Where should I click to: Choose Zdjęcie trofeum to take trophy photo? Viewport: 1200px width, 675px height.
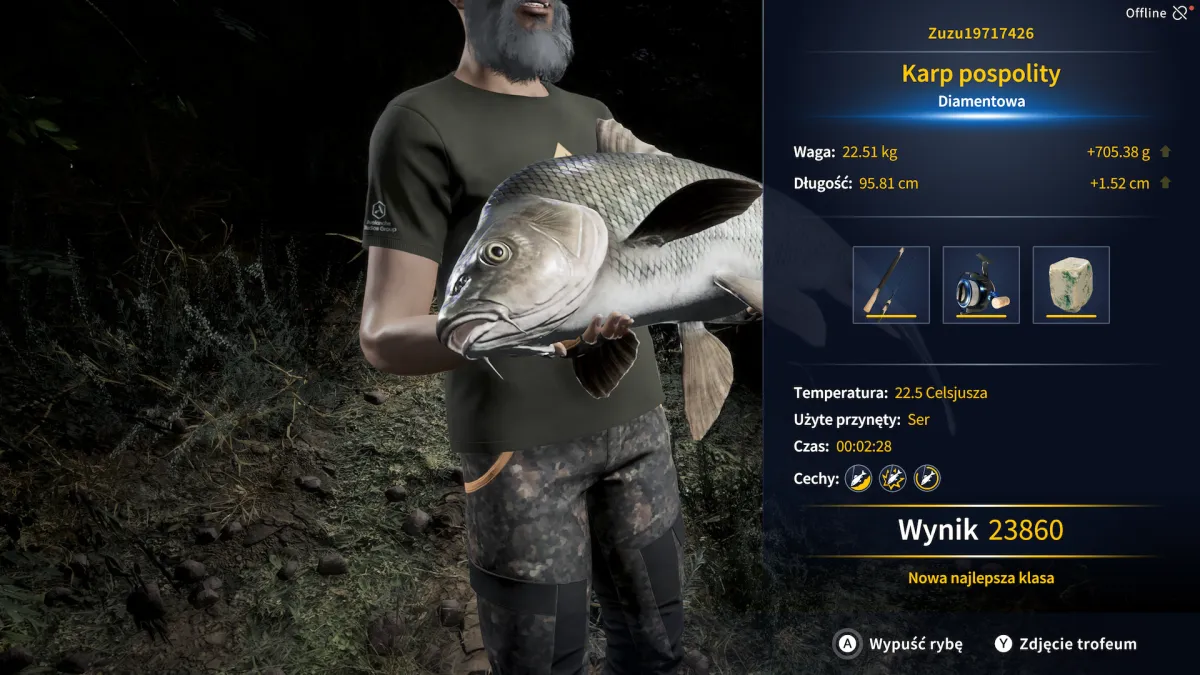1066,644
